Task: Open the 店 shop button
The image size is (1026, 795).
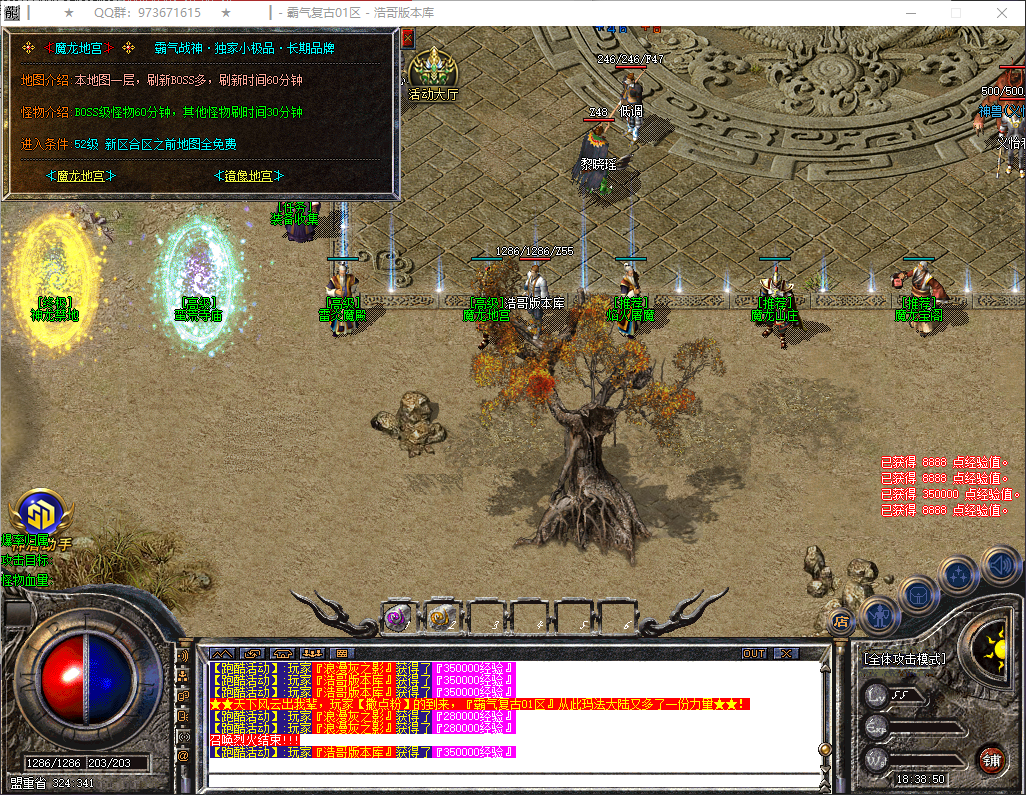Action: (x=841, y=620)
